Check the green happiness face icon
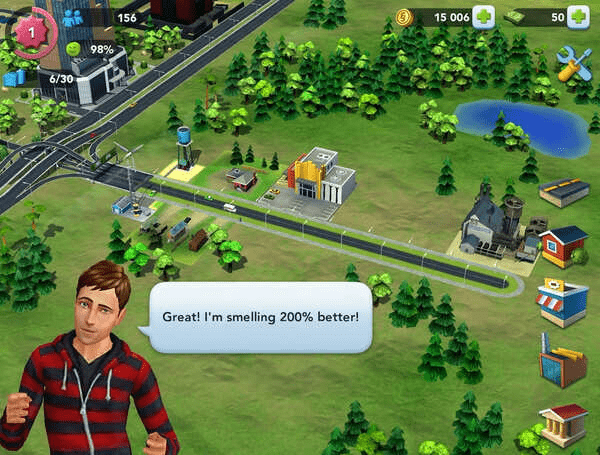 [x=72, y=49]
